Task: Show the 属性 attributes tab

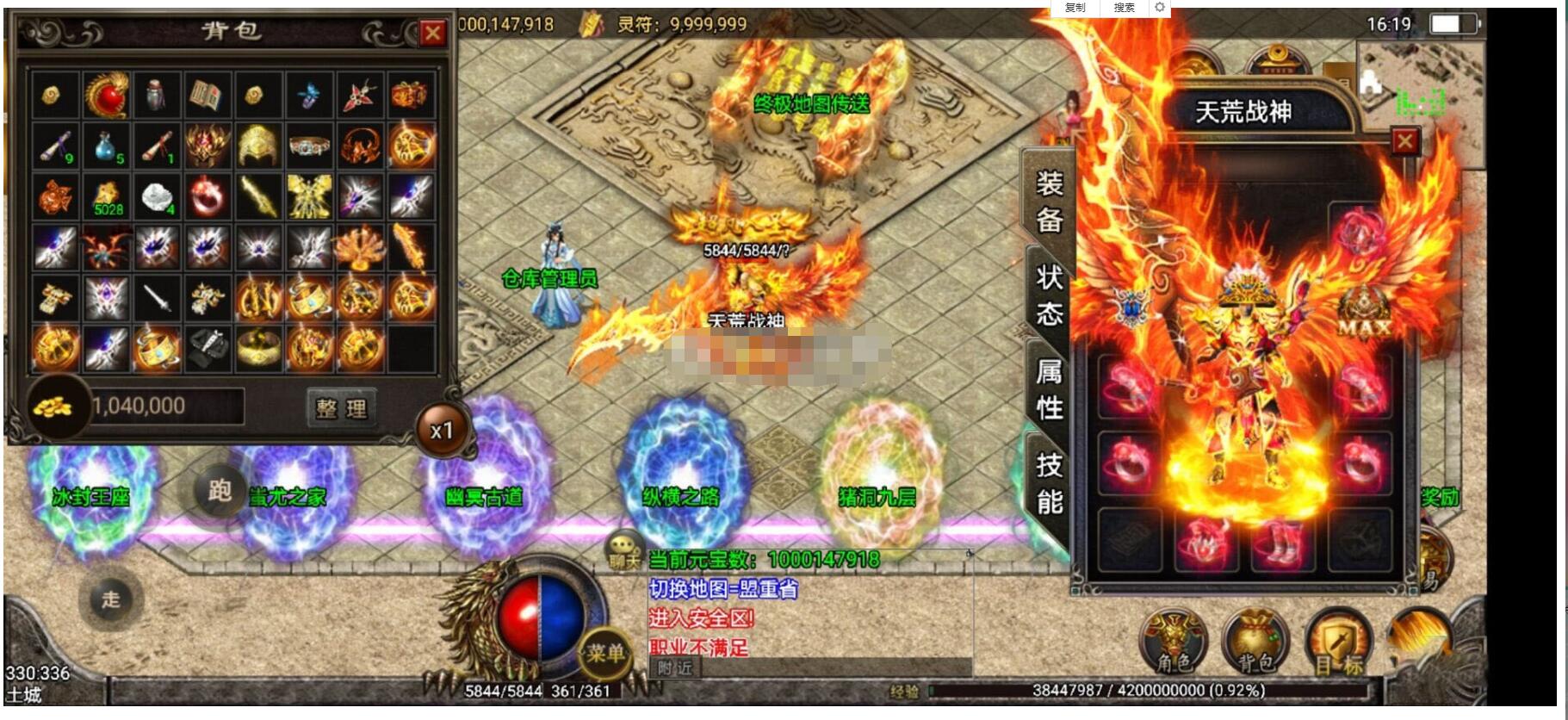Action: tap(1049, 389)
